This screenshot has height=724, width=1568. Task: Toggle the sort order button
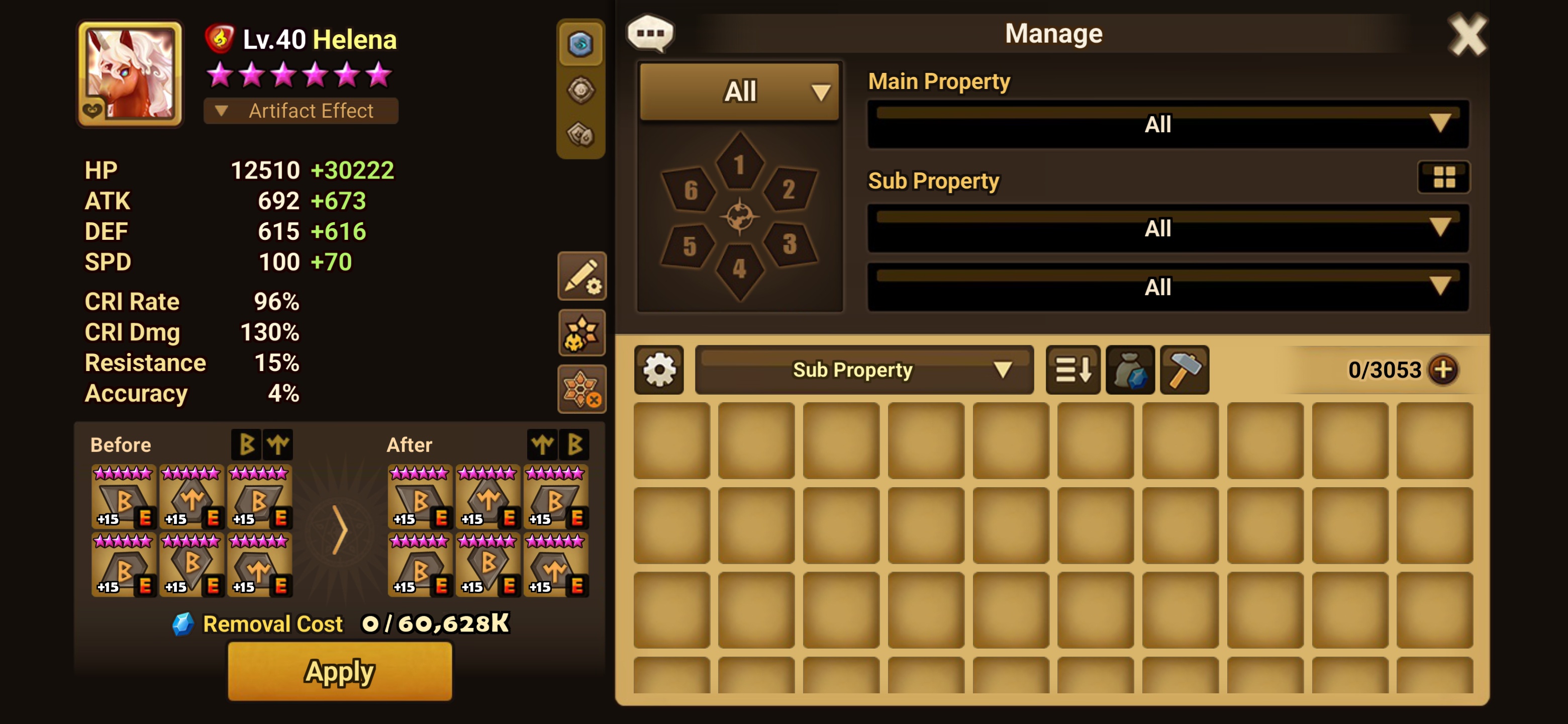(x=1072, y=370)
